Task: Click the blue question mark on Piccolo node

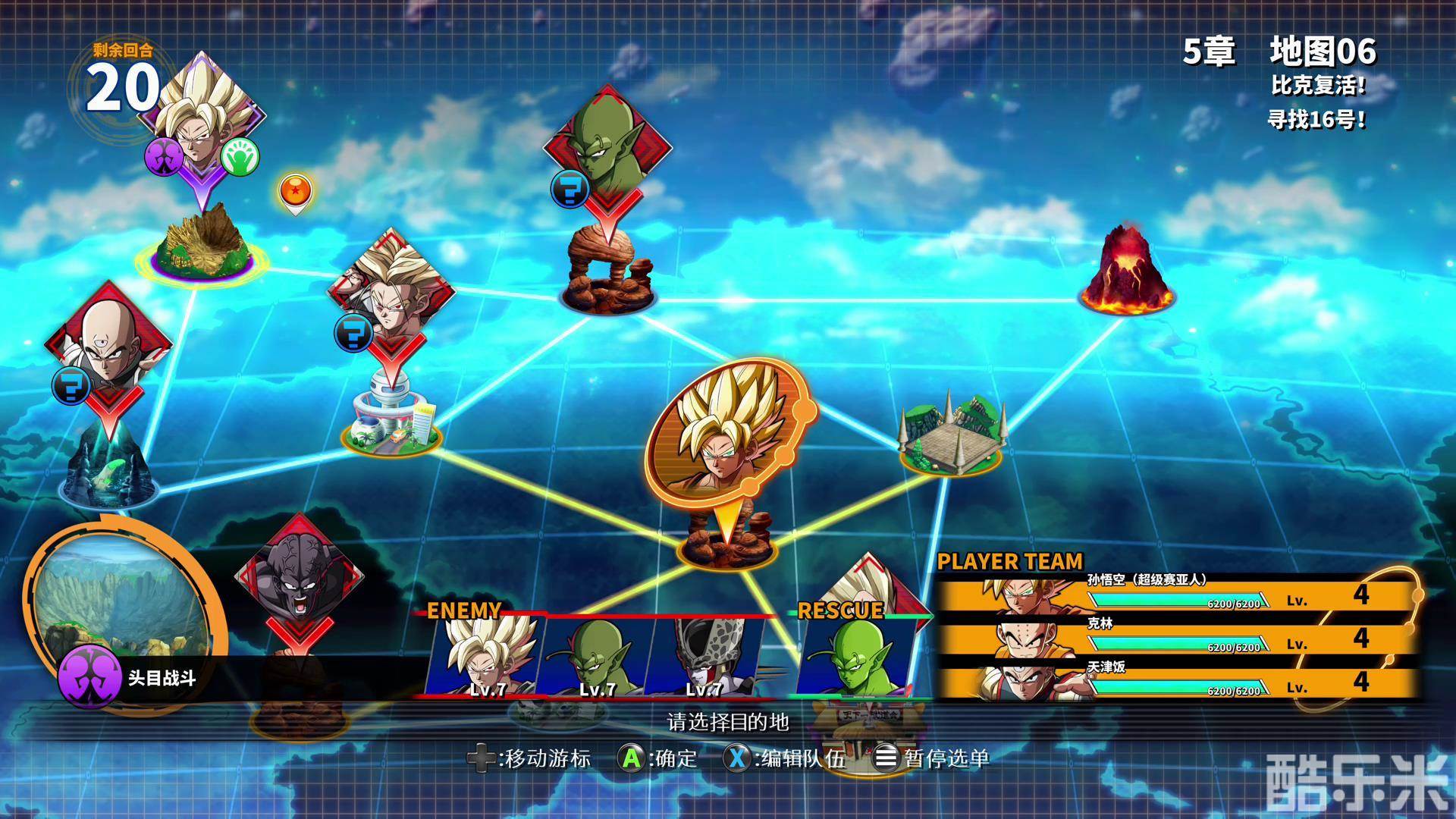Action: [x=570, y=188]
